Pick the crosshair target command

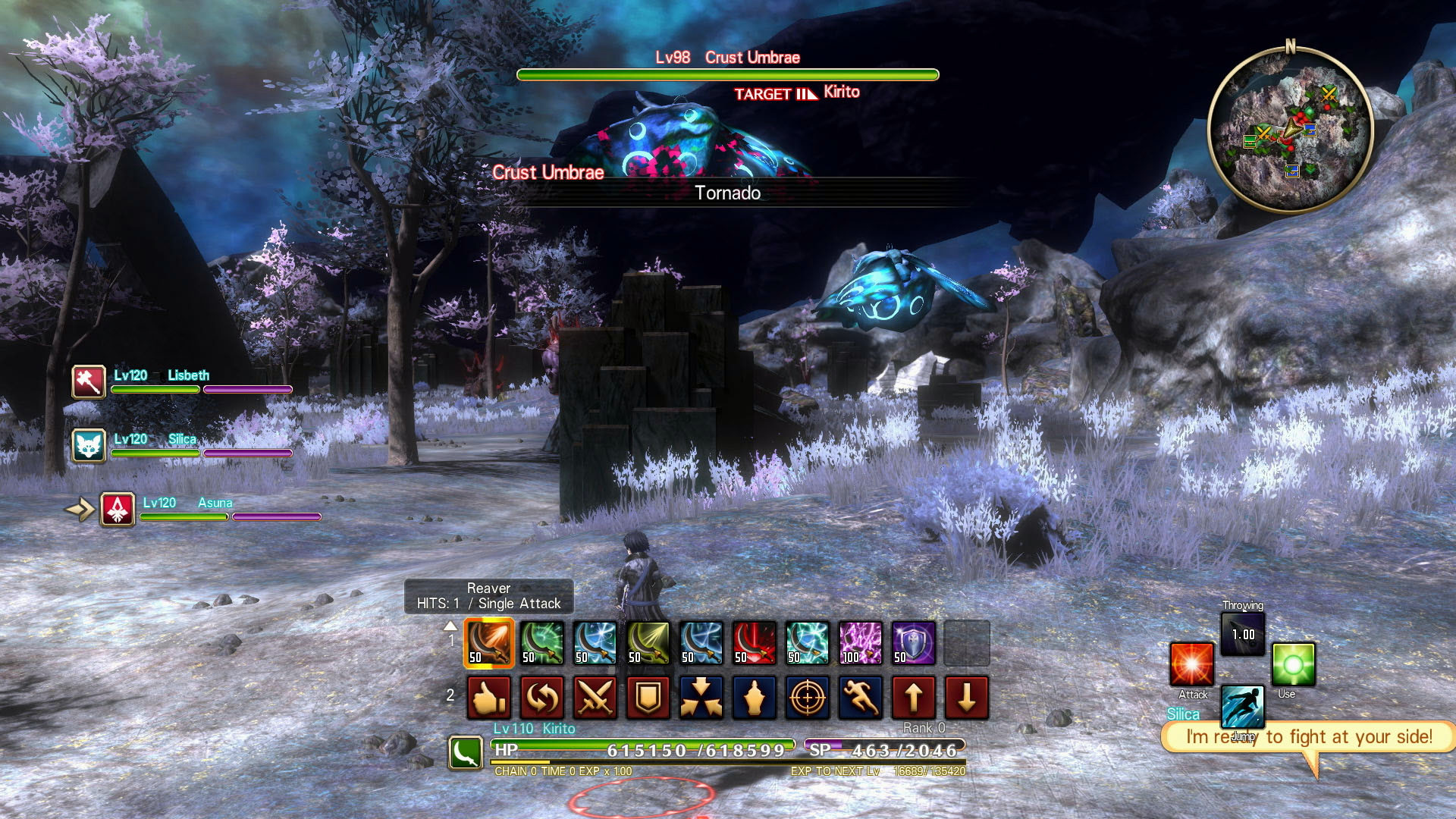coord(808,698)
